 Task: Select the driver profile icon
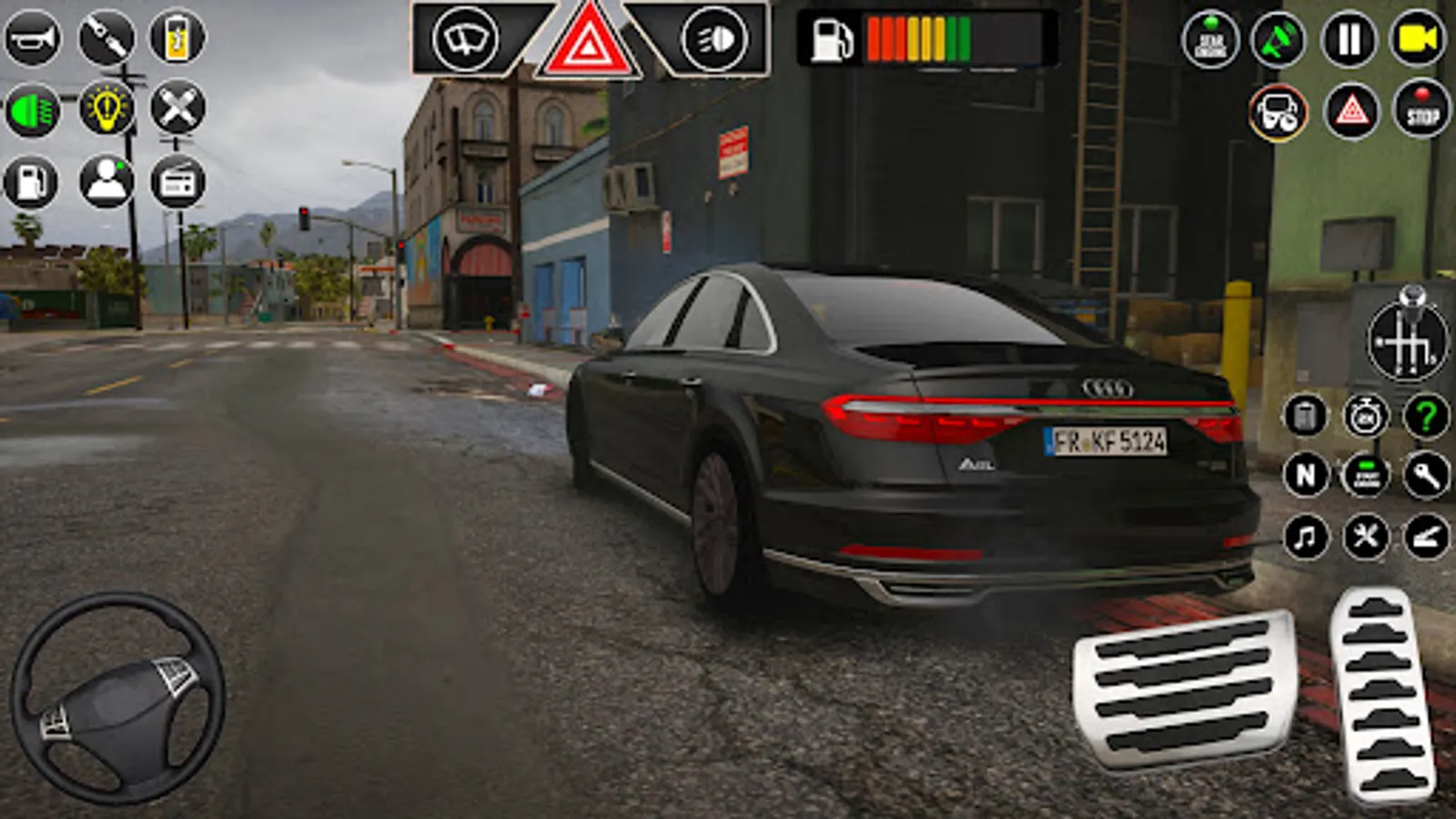point(107,181)
